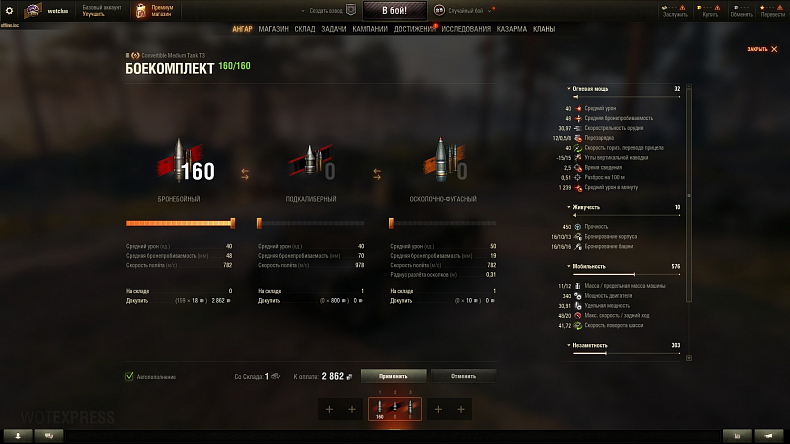Open the Премиум магазин
Image resolution: width=790 pixels, height=444 pixels.
[x=161, y=11]
